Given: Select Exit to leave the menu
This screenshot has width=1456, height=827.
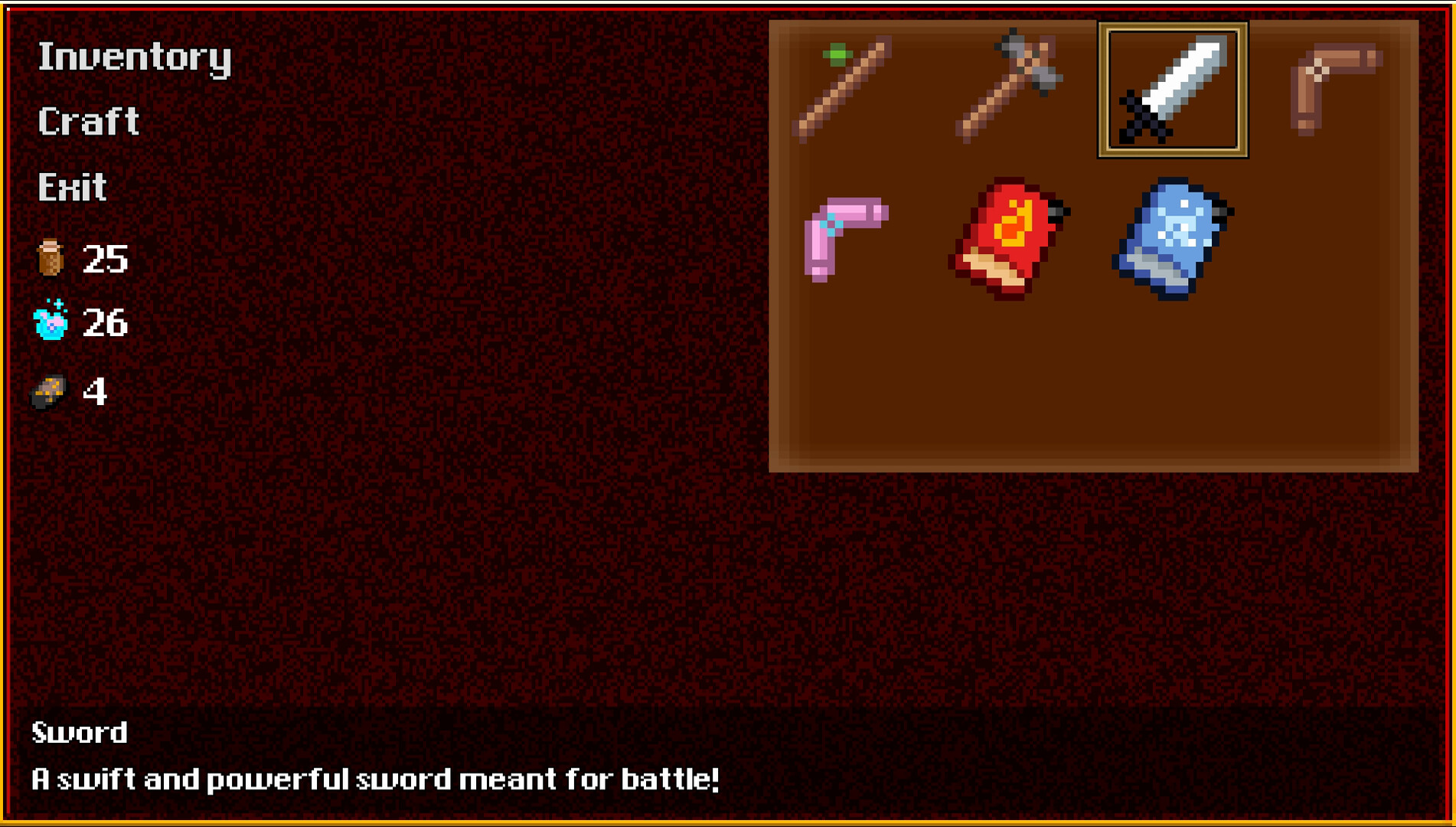Looking at the screenshot, I should (x=71, y=185).
